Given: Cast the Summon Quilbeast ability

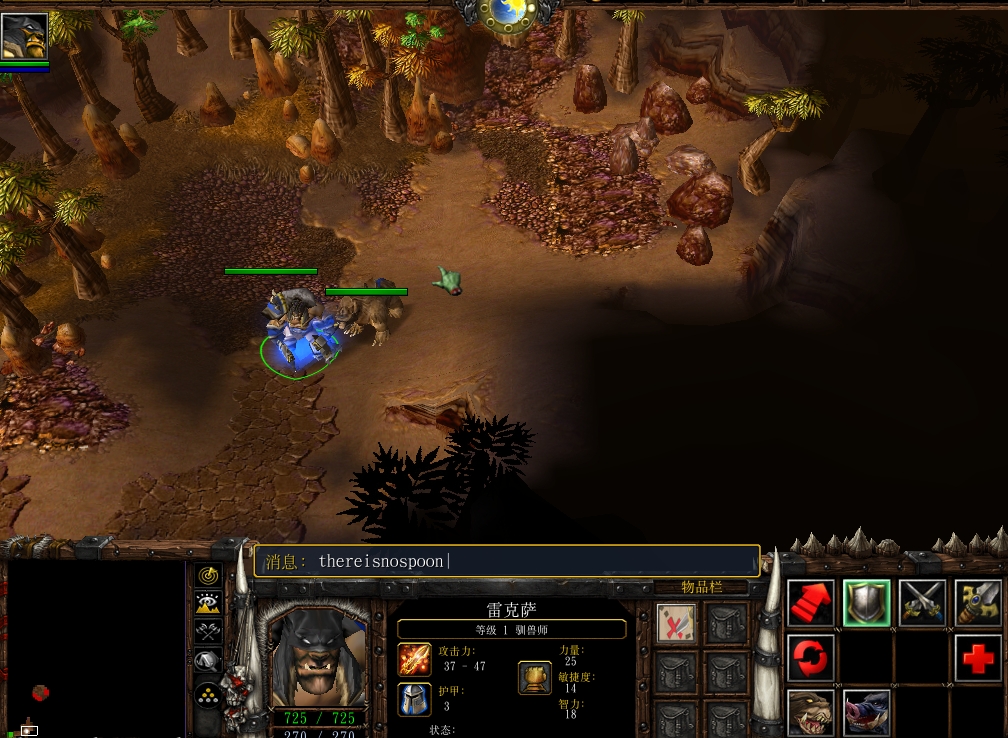Looking at the screenshot, I should (866, 711).
